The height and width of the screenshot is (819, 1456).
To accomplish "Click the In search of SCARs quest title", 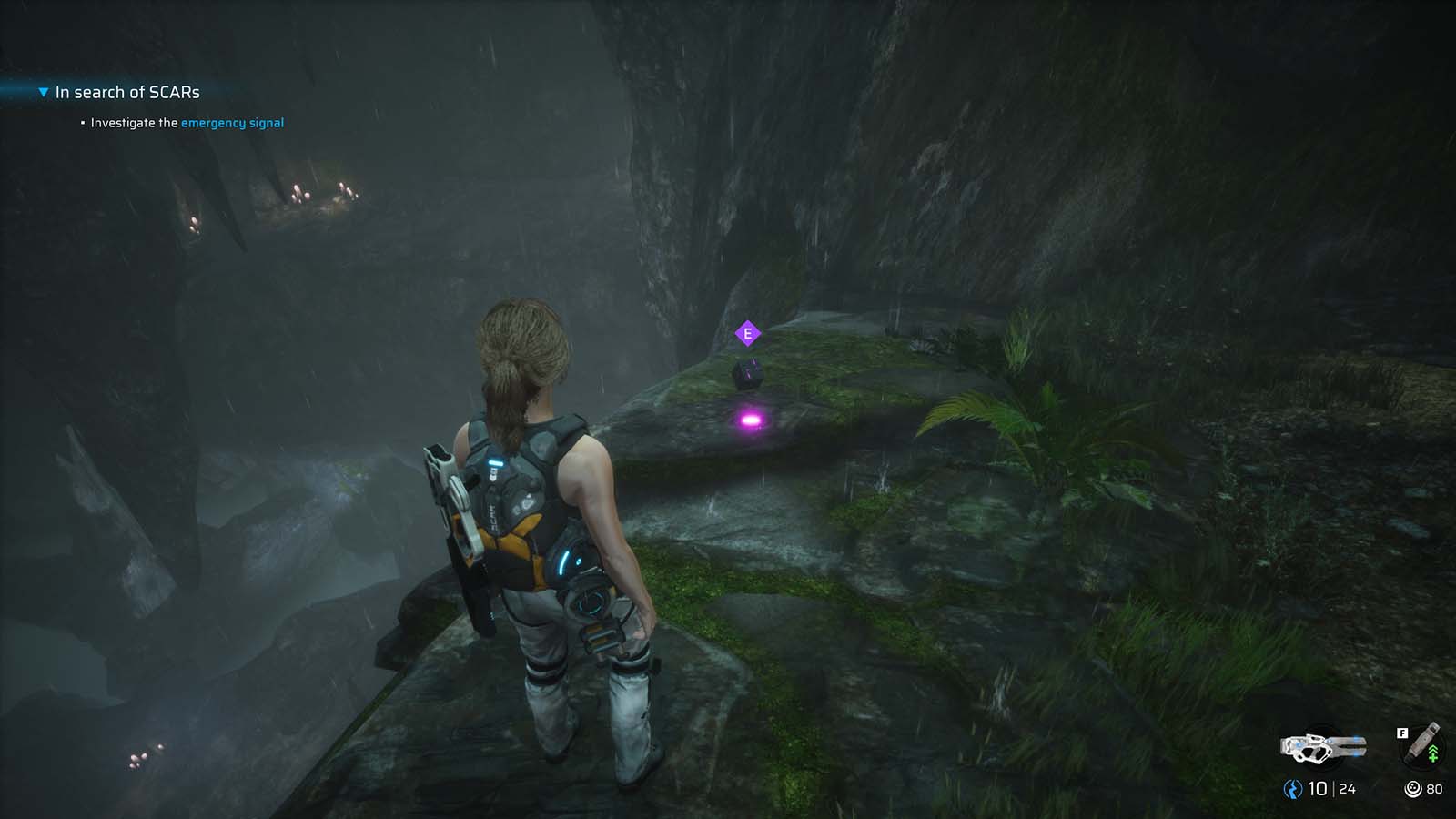I will (x=127, y=92).
